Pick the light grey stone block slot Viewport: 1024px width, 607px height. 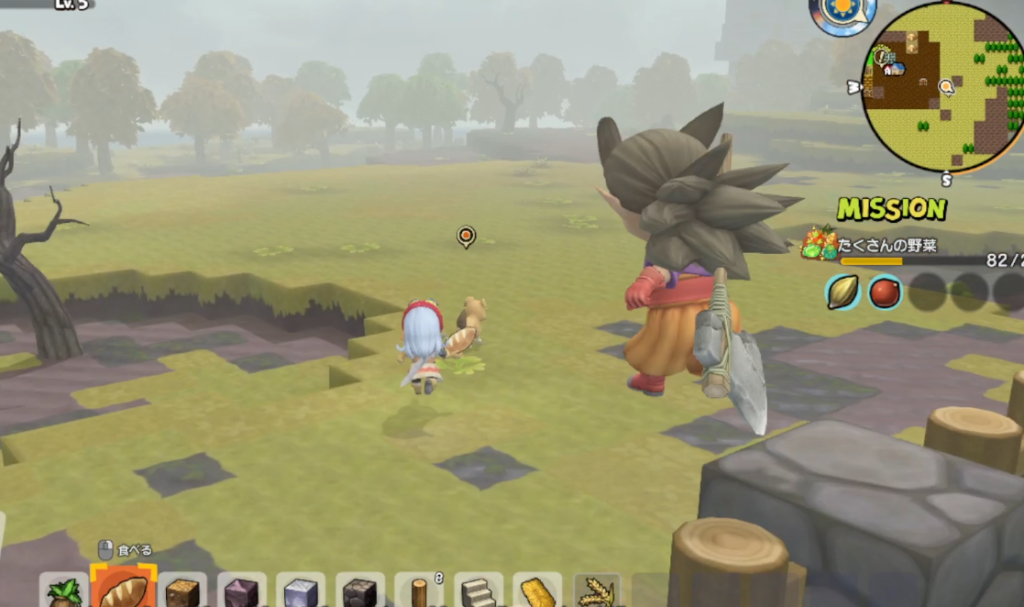pos(300,592)
